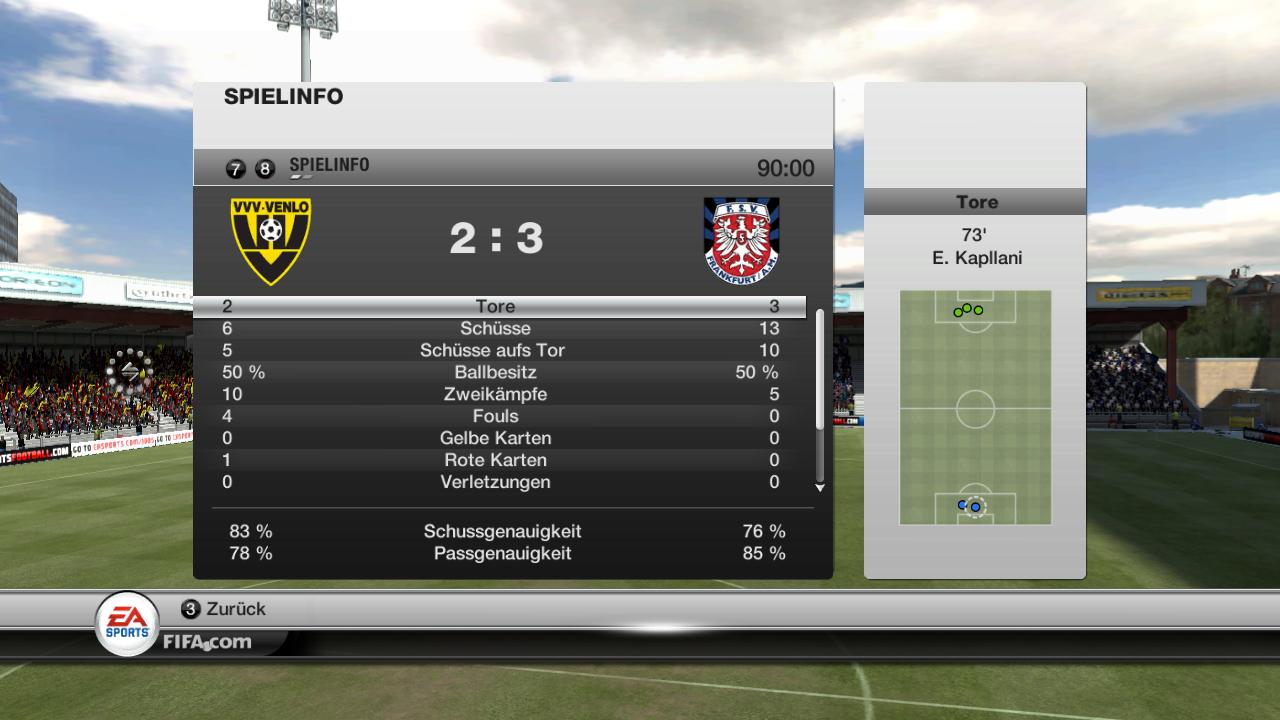Go back with the Zurück button
Viewport: 1280px width, 720px height.
[224, 609]
